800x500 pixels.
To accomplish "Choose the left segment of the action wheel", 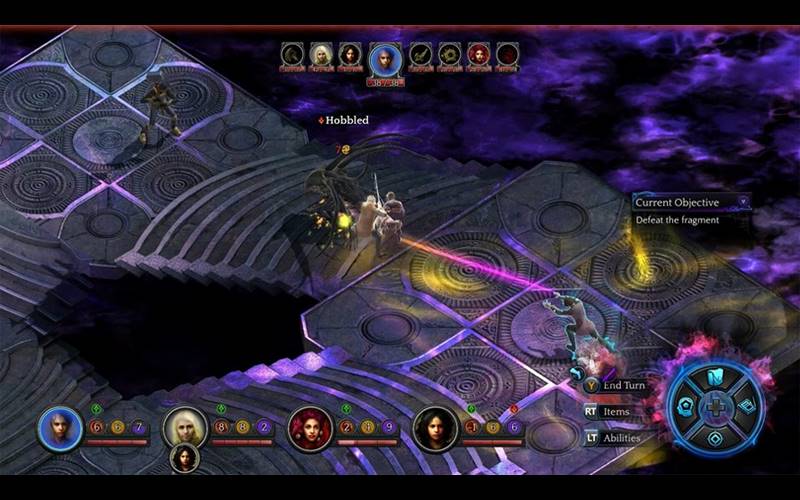I will pyautogui.click(x=684, y=407).
